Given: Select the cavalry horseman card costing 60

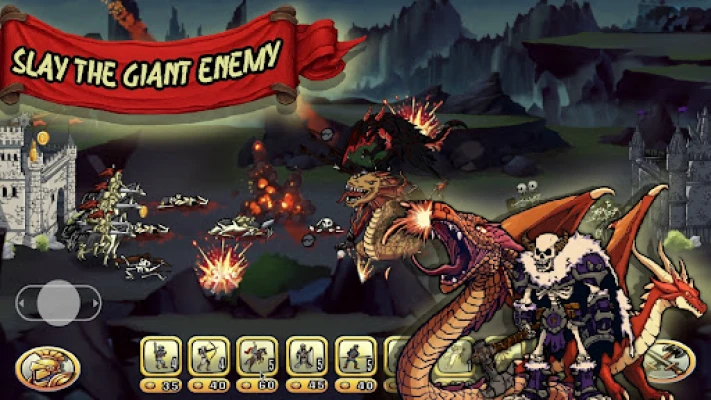Looking at the screenshot, I should [x=258, y=356].
